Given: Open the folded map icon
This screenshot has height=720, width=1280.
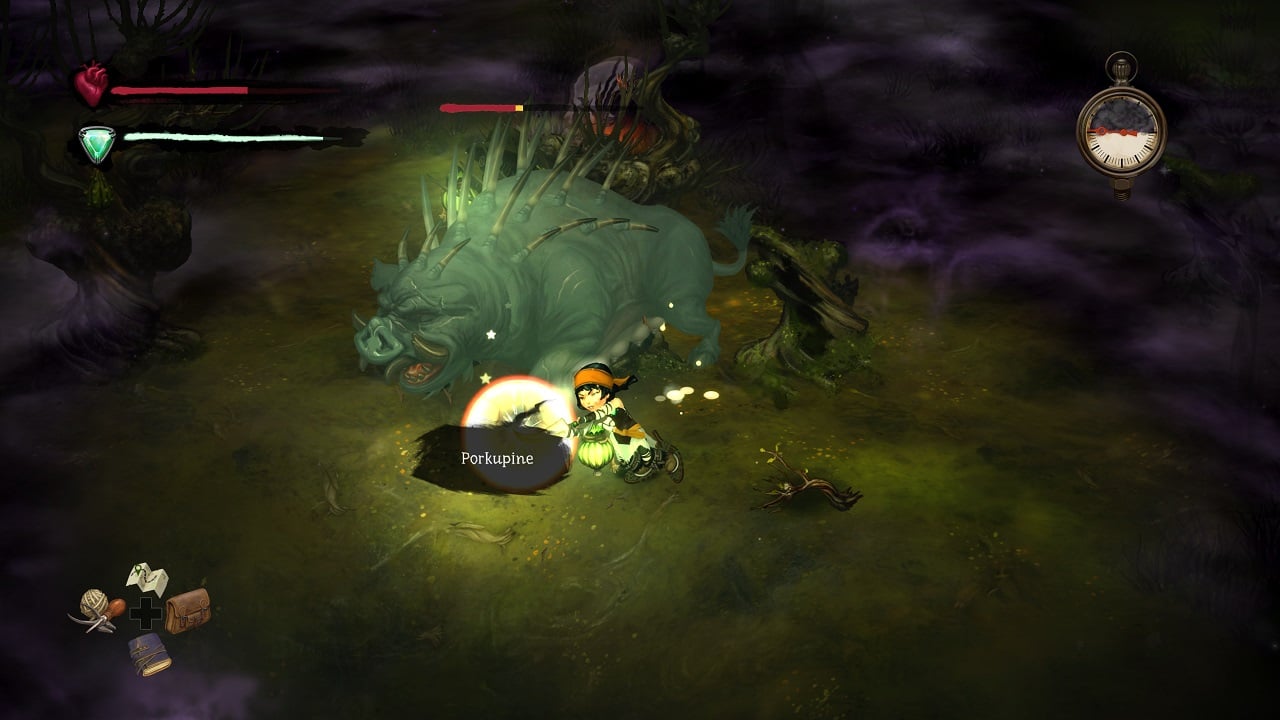Looking at the screenshot, I should (x=147, y=579).
